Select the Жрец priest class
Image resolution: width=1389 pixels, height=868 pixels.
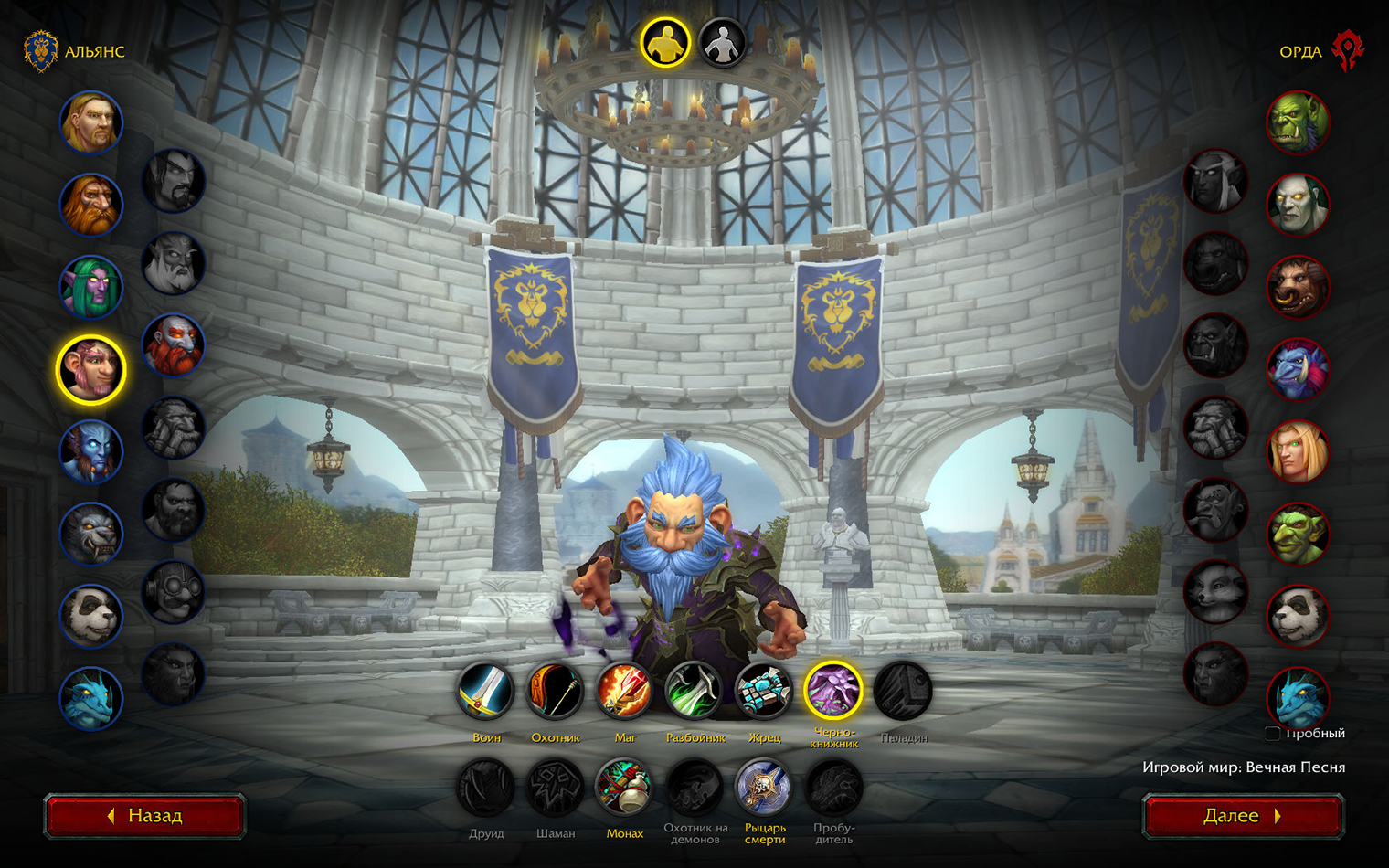[764, 692]
